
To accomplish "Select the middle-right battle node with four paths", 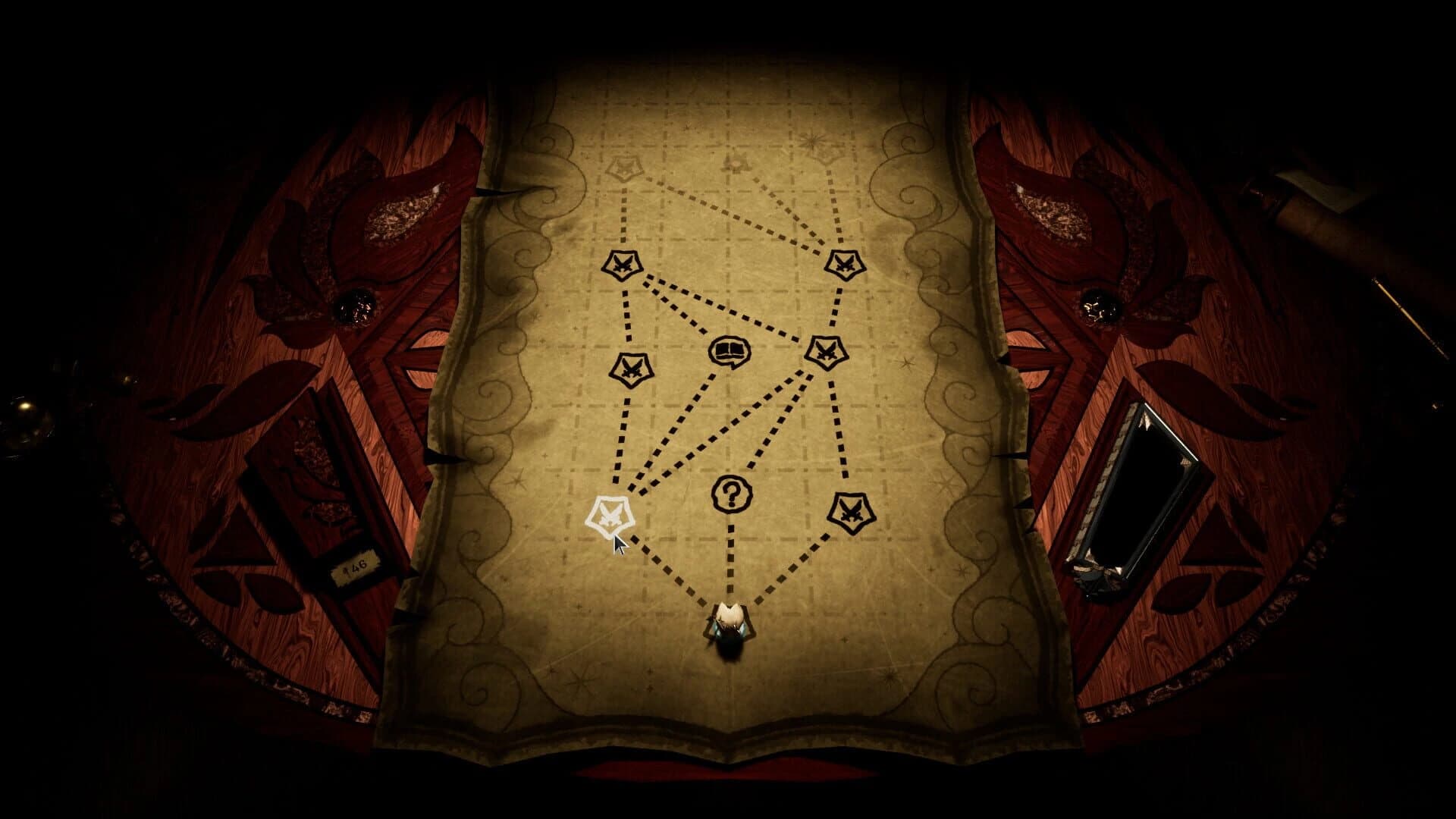I will (x=826, y=353).
